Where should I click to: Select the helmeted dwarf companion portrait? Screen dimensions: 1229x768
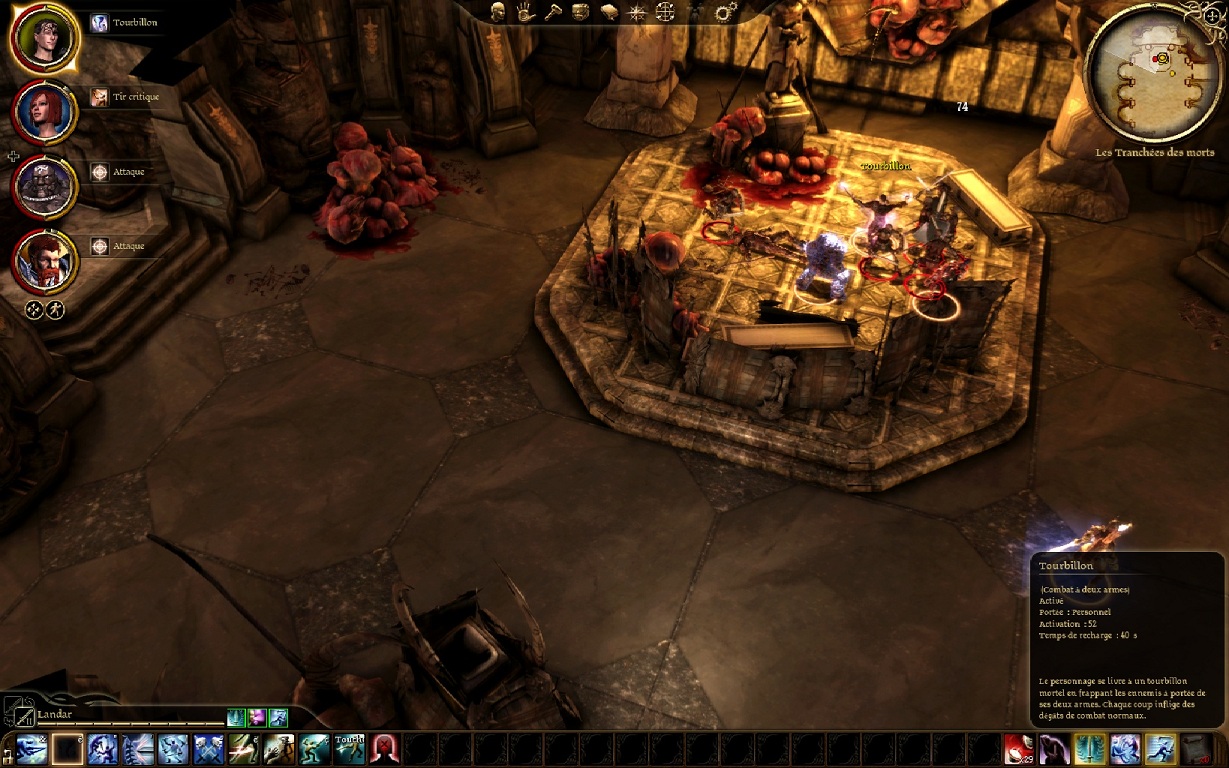44,186
